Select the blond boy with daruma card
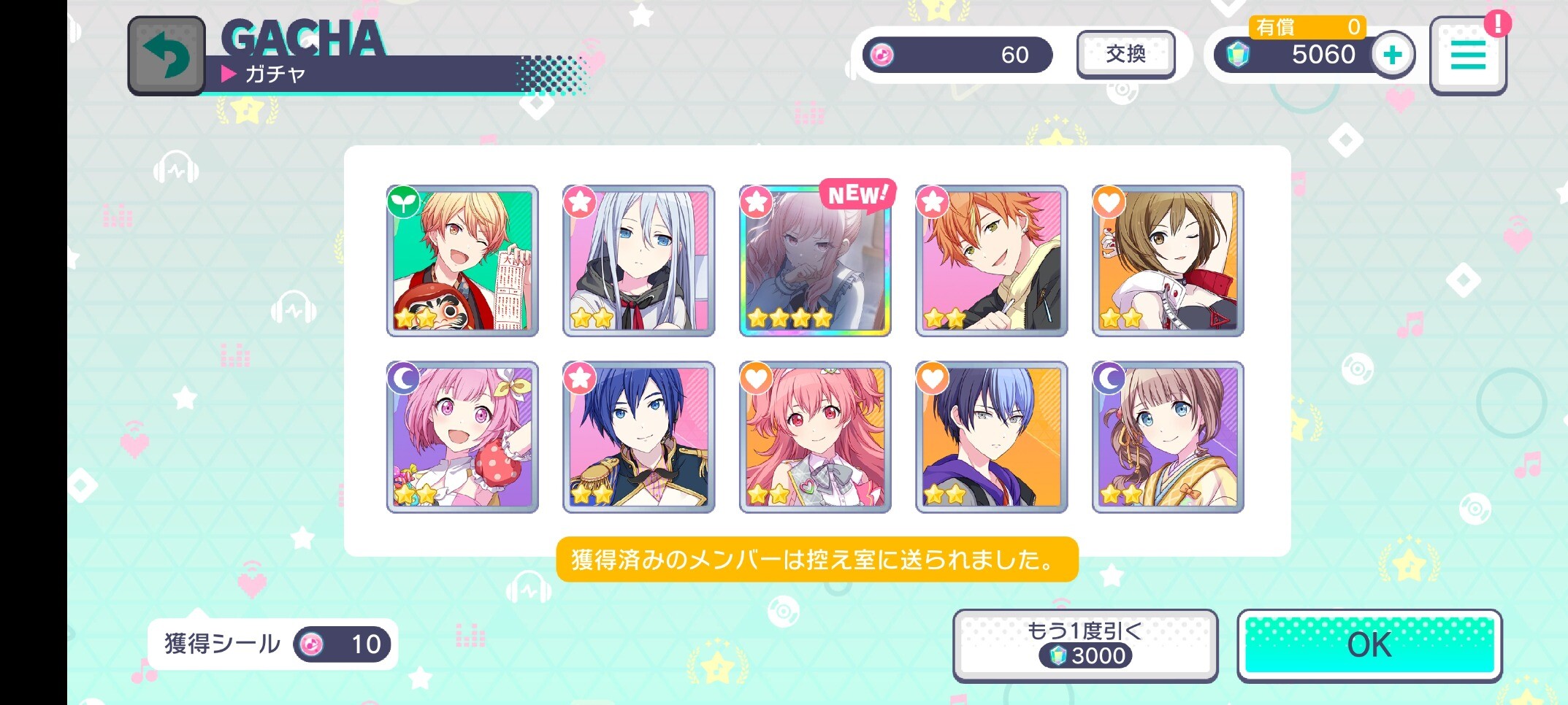Image resolution: width=1568 pixels, height=705 pixels. [462, 261]
